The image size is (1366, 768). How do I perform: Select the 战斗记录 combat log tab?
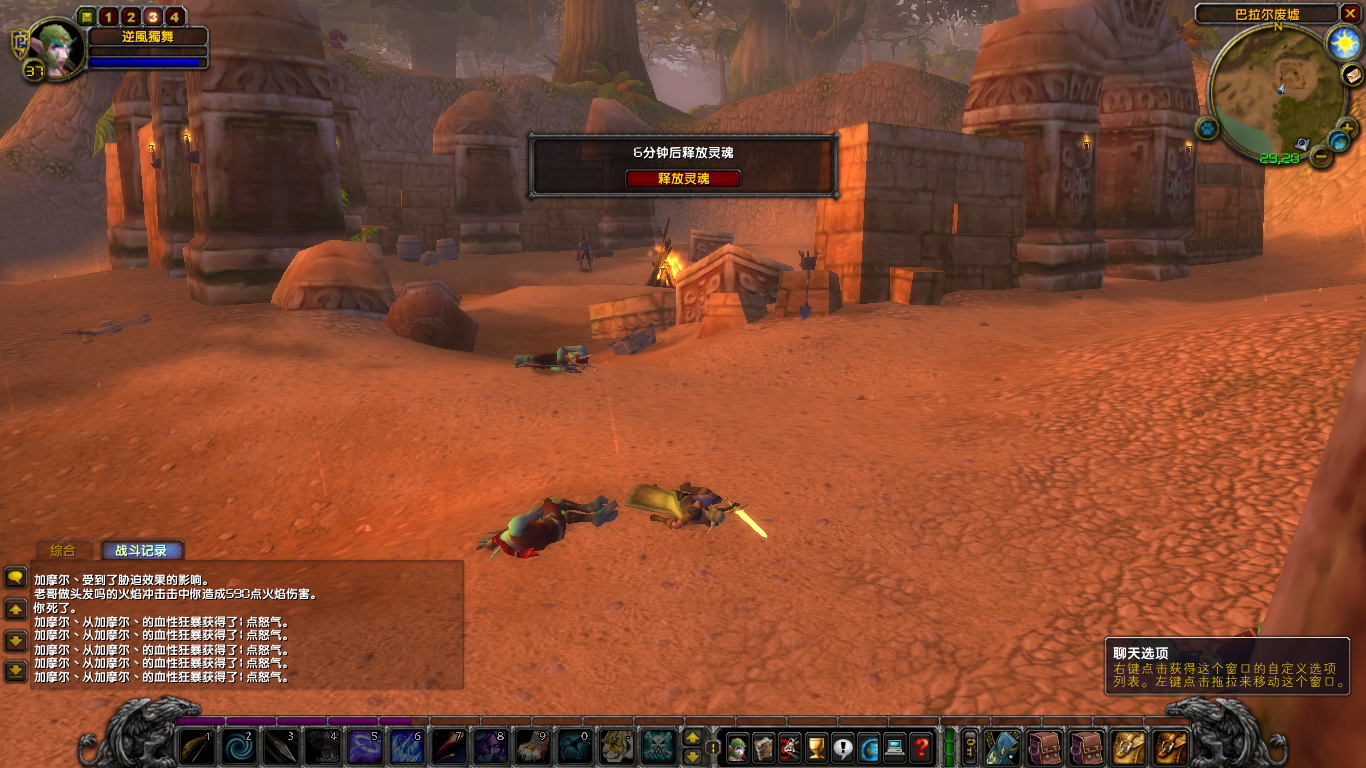coord(141,550)
